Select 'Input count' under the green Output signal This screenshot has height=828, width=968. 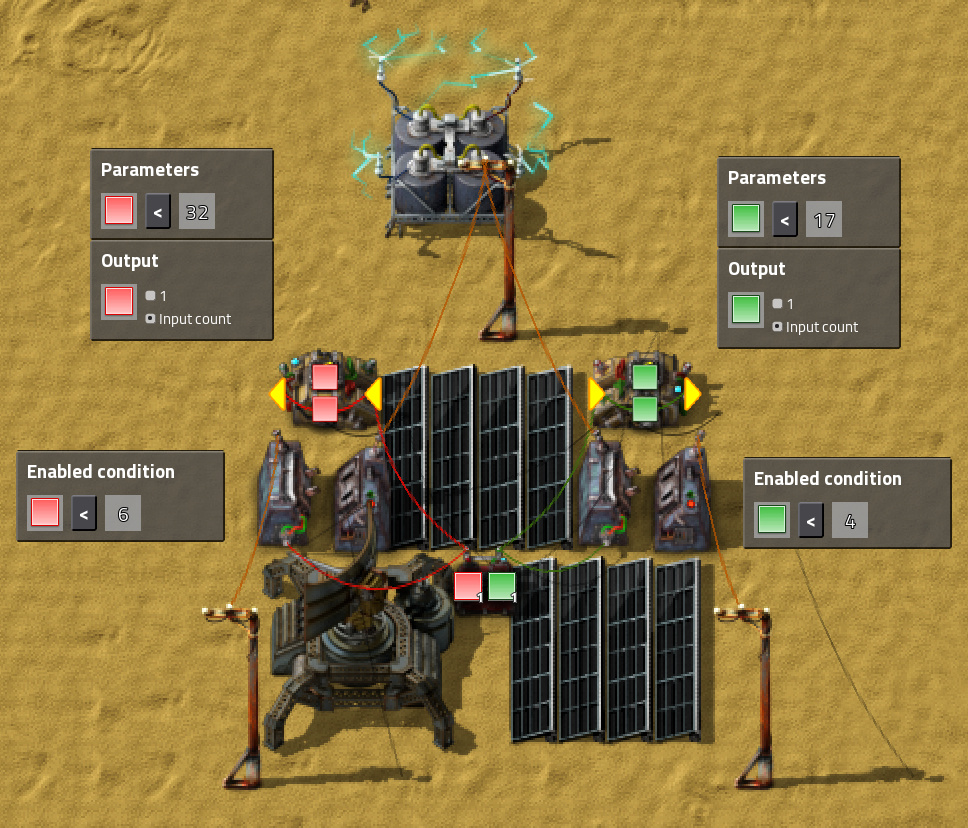click(777, 327)
